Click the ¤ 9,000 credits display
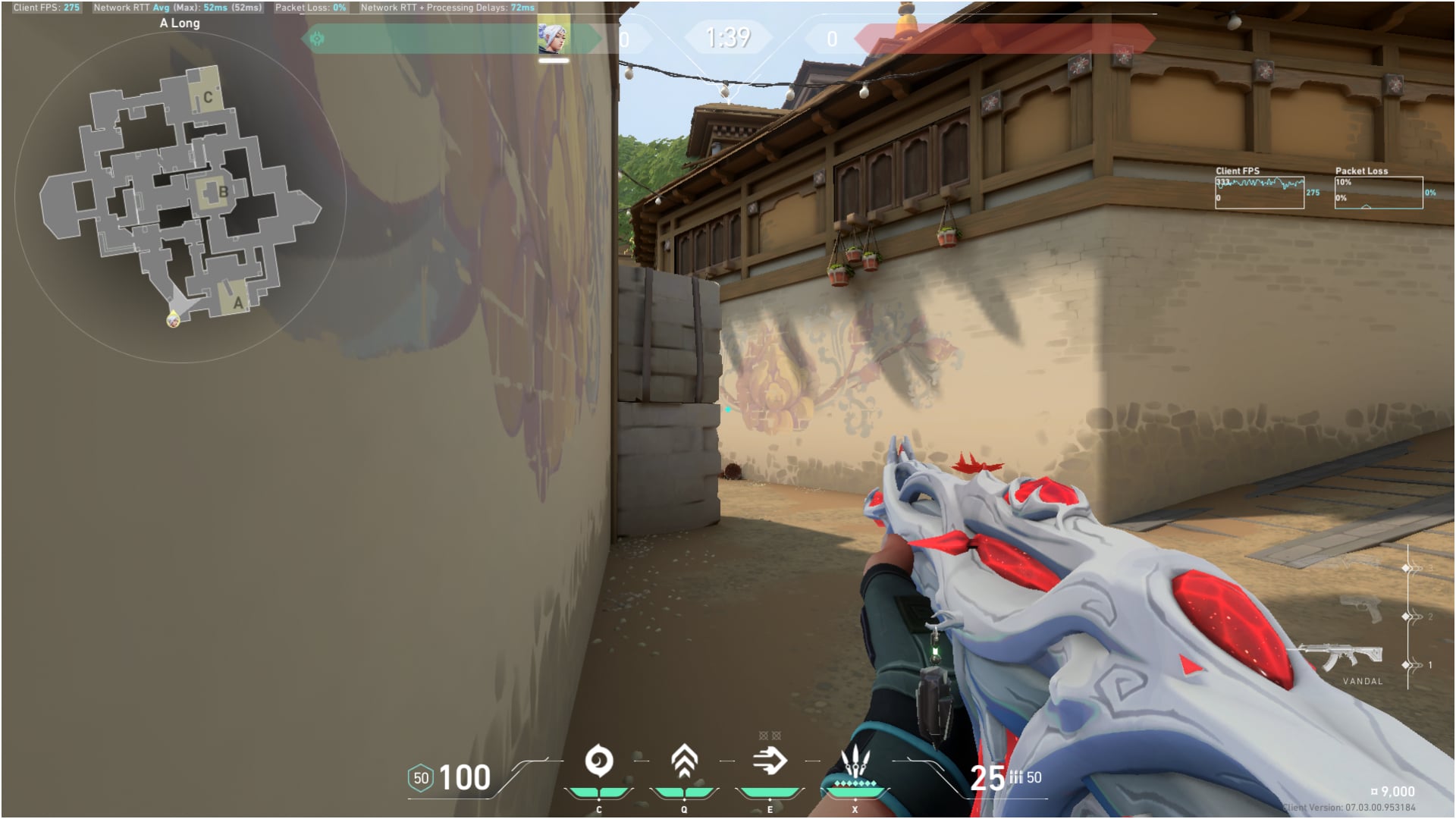1456x819 pixels. [1392, 791]
